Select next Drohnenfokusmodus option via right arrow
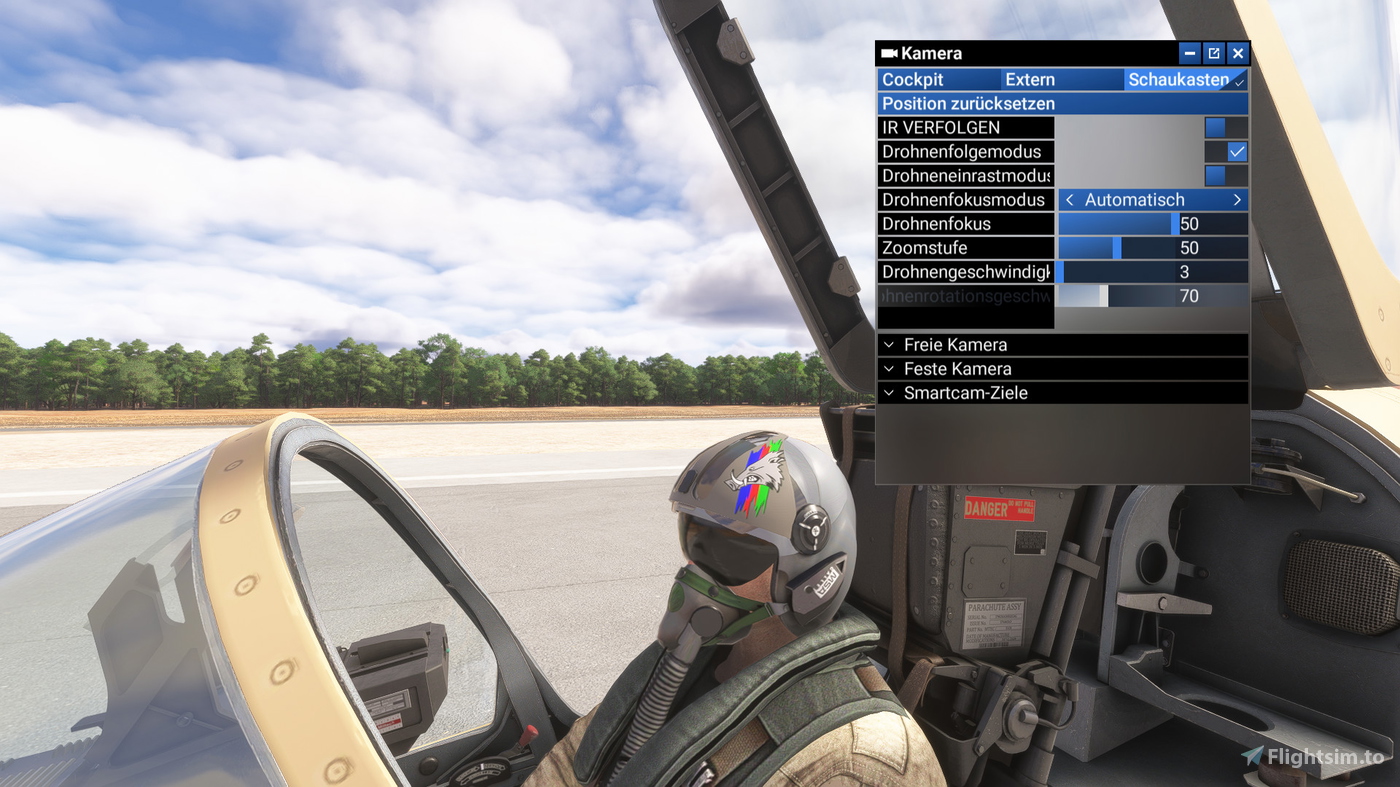Viewport: 1400px width, 787px height. 1239,199
